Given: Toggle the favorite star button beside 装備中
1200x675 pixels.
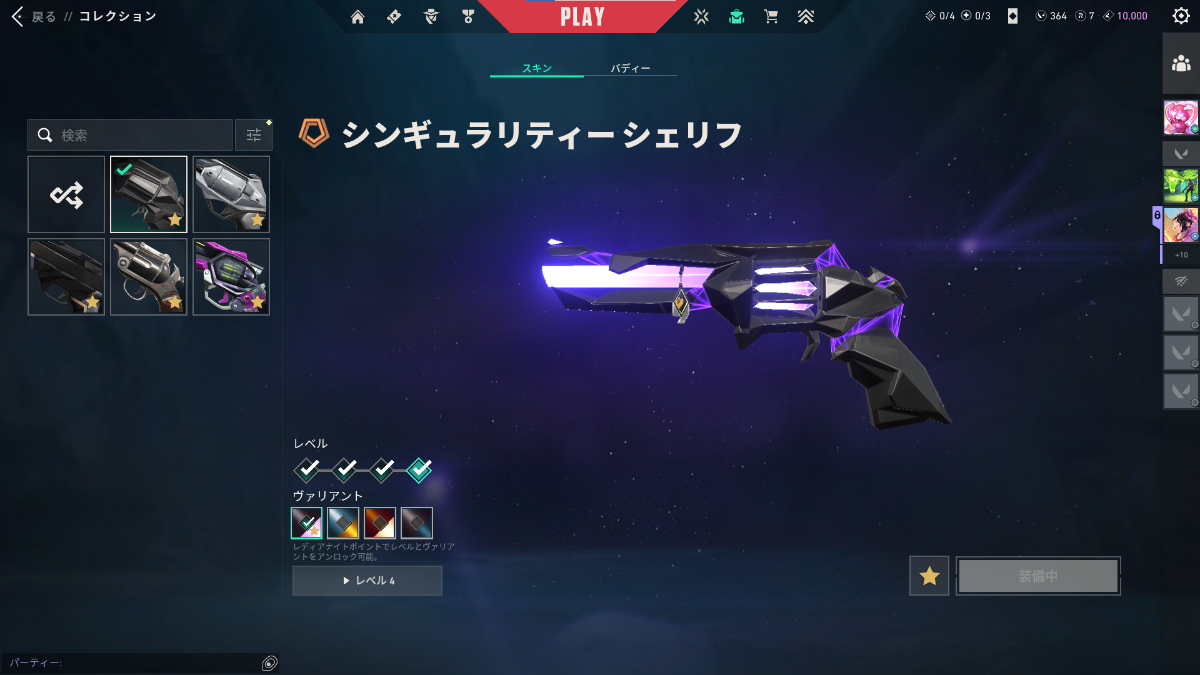Looking at the screenshot, I should [x=929, y=576].
